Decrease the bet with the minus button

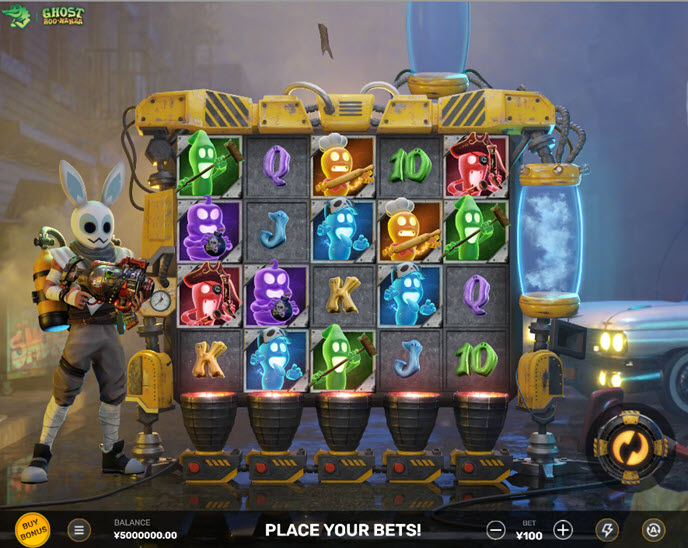pos(496,530)
